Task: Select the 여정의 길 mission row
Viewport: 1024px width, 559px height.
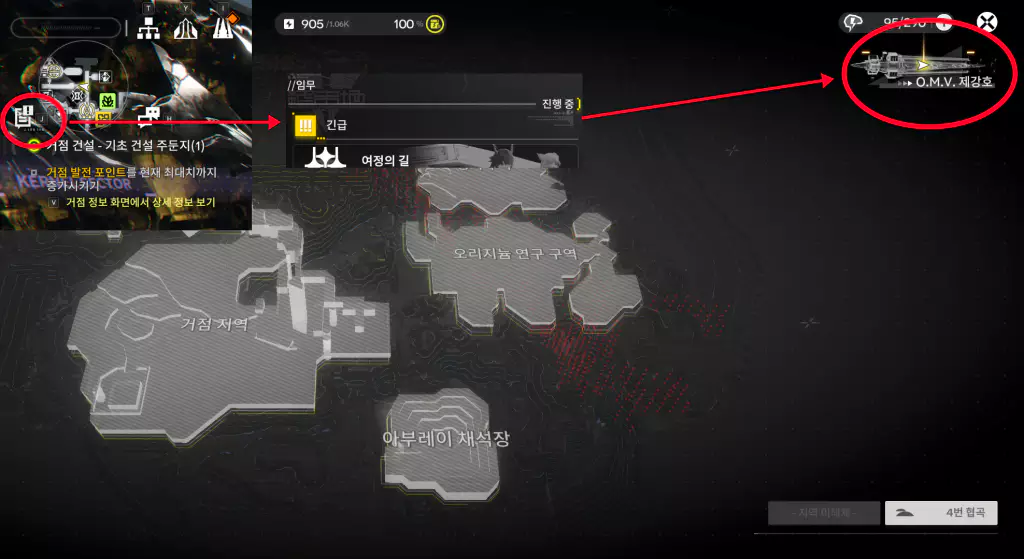Action: pyautogui.click(x=430, y=159)
